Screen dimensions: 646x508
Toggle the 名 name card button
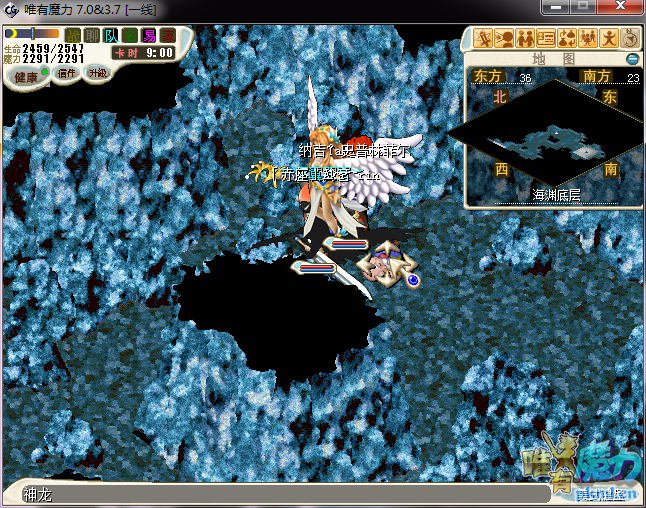click(x=130, y=36)
